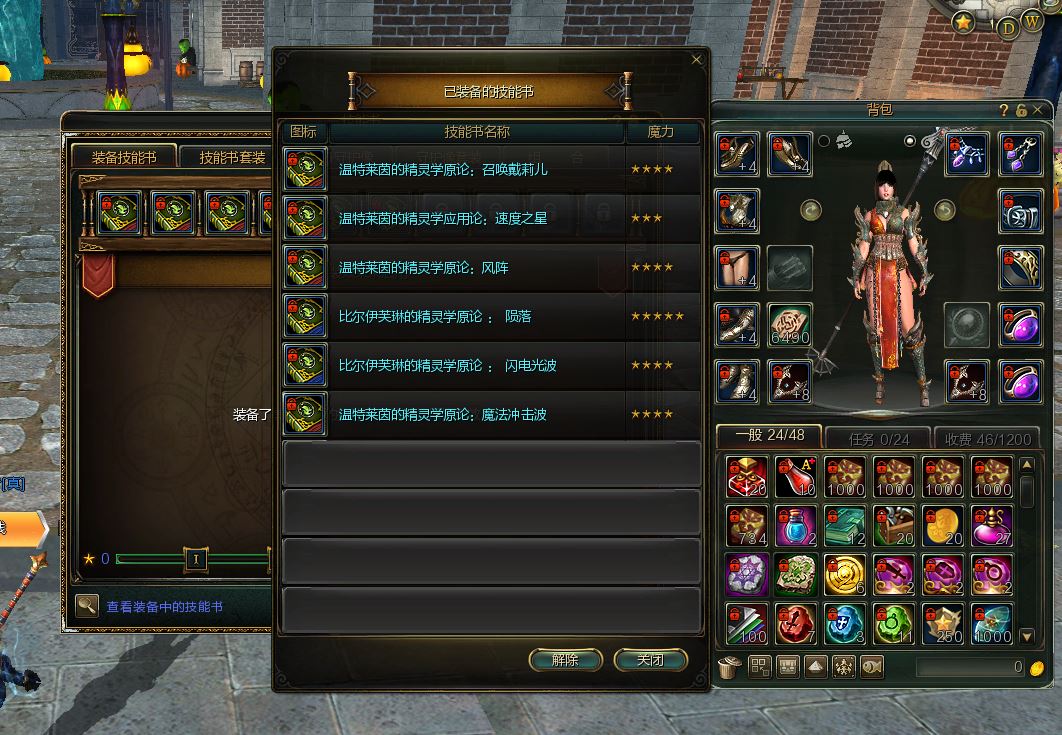Switch to the 一般 inventory tab
The image size is (1062, 735).
(x=769, y=437)
